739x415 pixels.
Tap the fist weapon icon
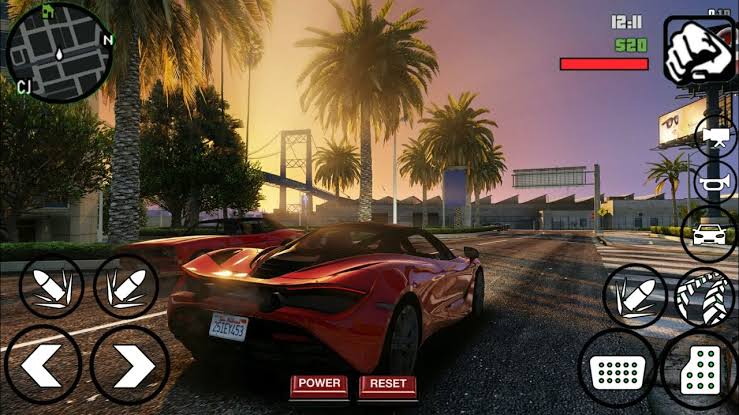coord(701,50)
